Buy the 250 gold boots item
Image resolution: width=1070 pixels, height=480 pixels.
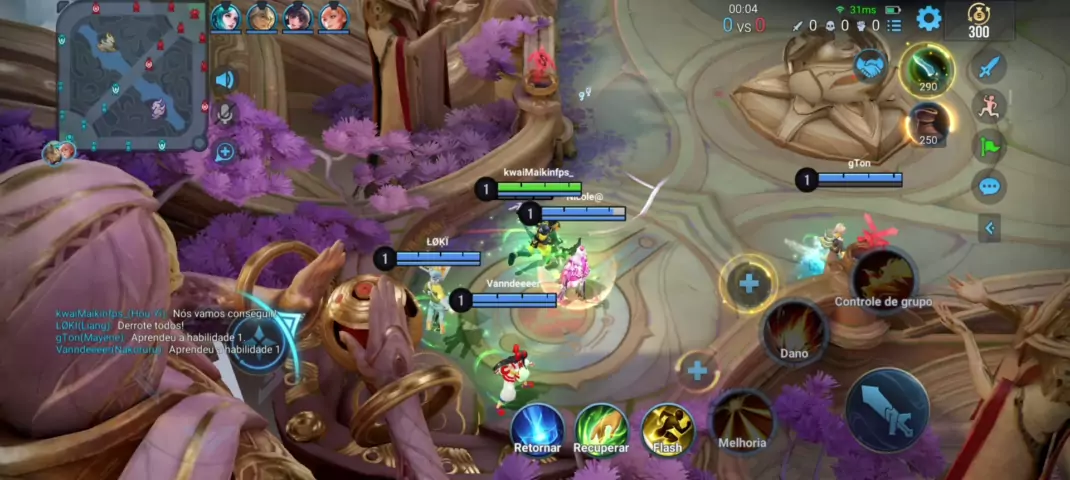pyautogui.click(x=928, y=123)
